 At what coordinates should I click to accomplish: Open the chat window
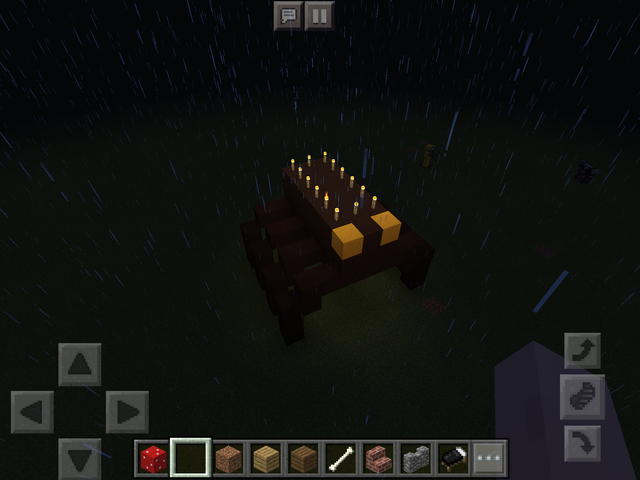tap(288, 16)
